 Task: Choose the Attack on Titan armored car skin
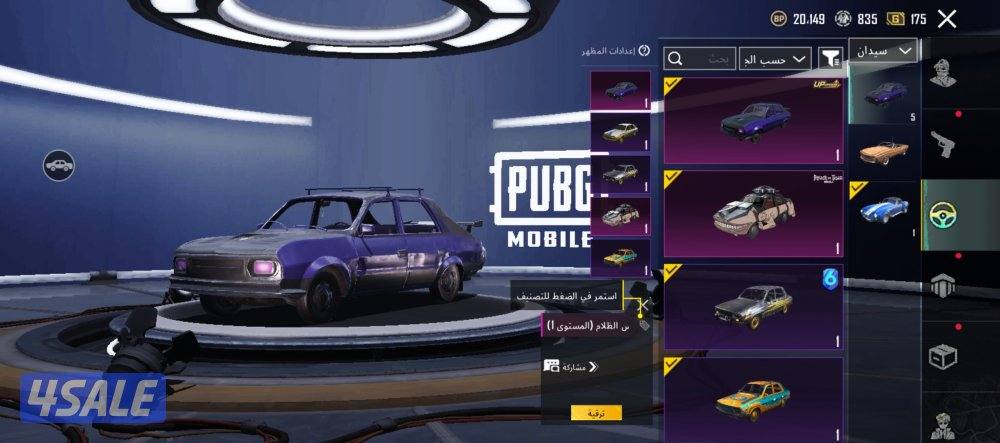(753, 214)
